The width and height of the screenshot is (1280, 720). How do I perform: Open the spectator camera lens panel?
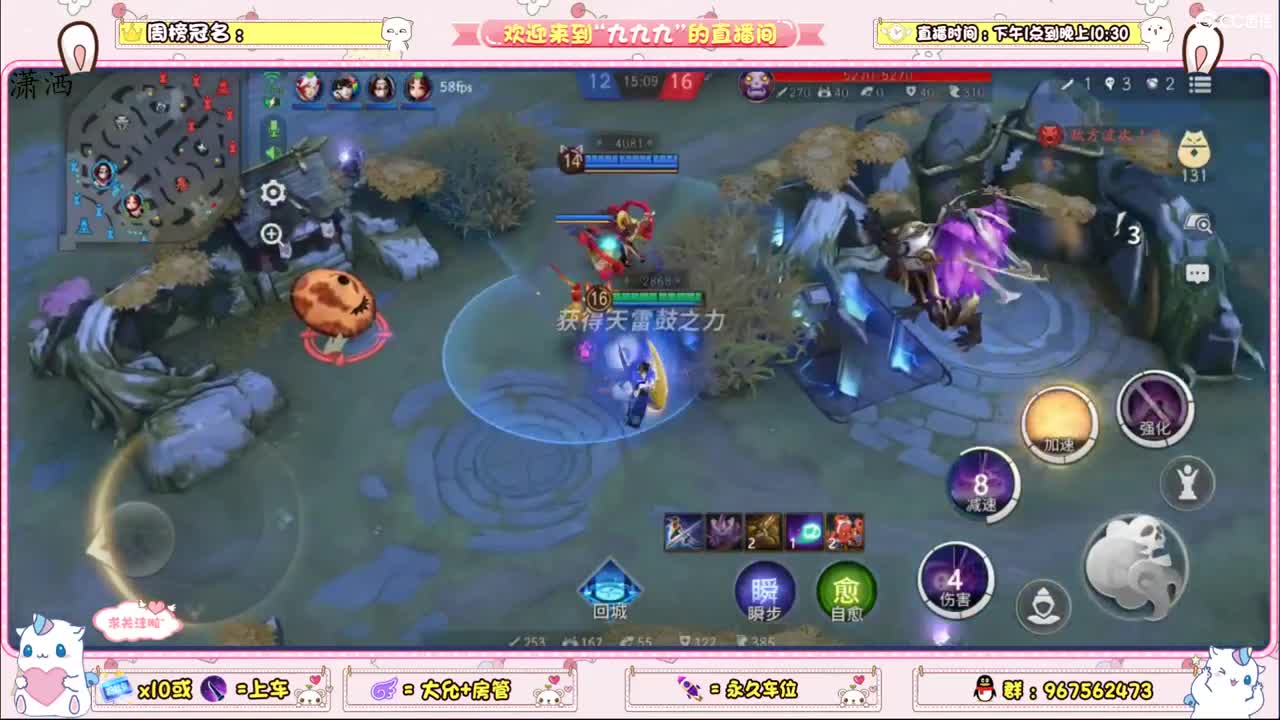tap(1200, 224)
